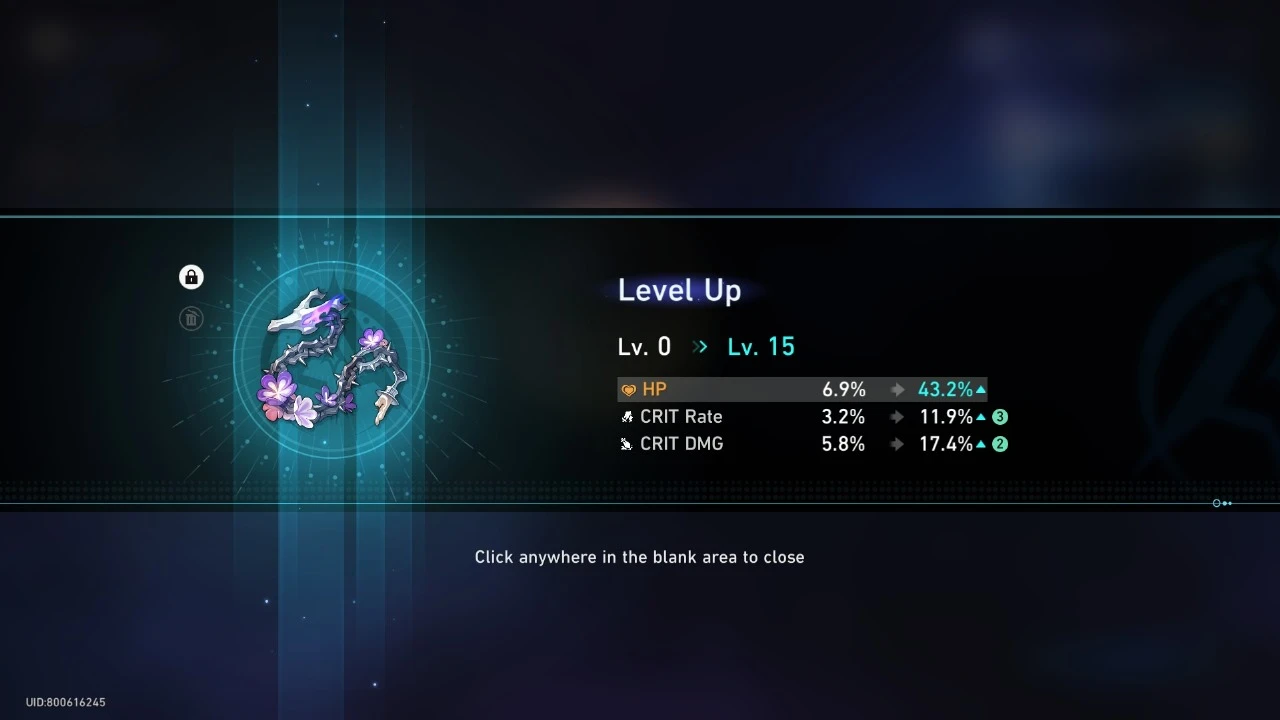Click the green badge showing 2 upgrades on CRIT DMG
This screenshot has height=720, width=1280.
(x=1000, y=444)
